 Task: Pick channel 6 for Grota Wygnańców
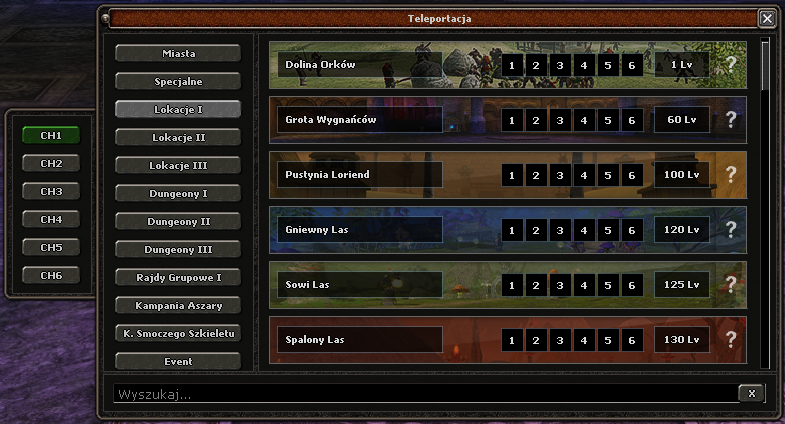tap(631, 120)
